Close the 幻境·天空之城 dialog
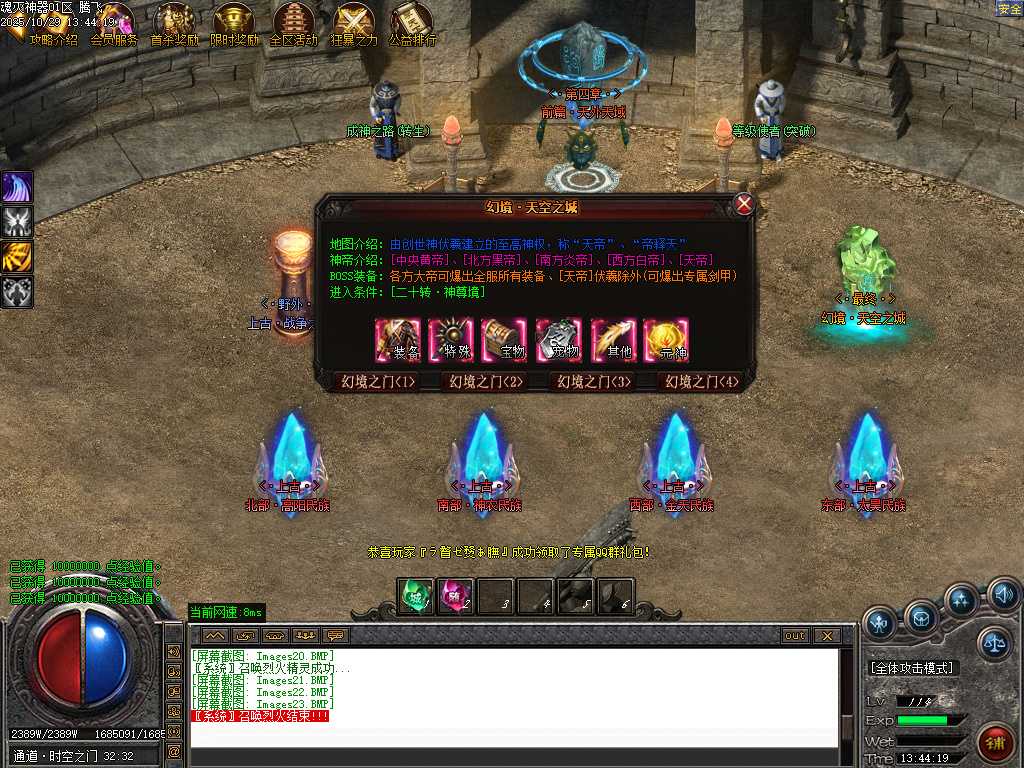Screen dimensions: 1024x768 click(744, 205)
